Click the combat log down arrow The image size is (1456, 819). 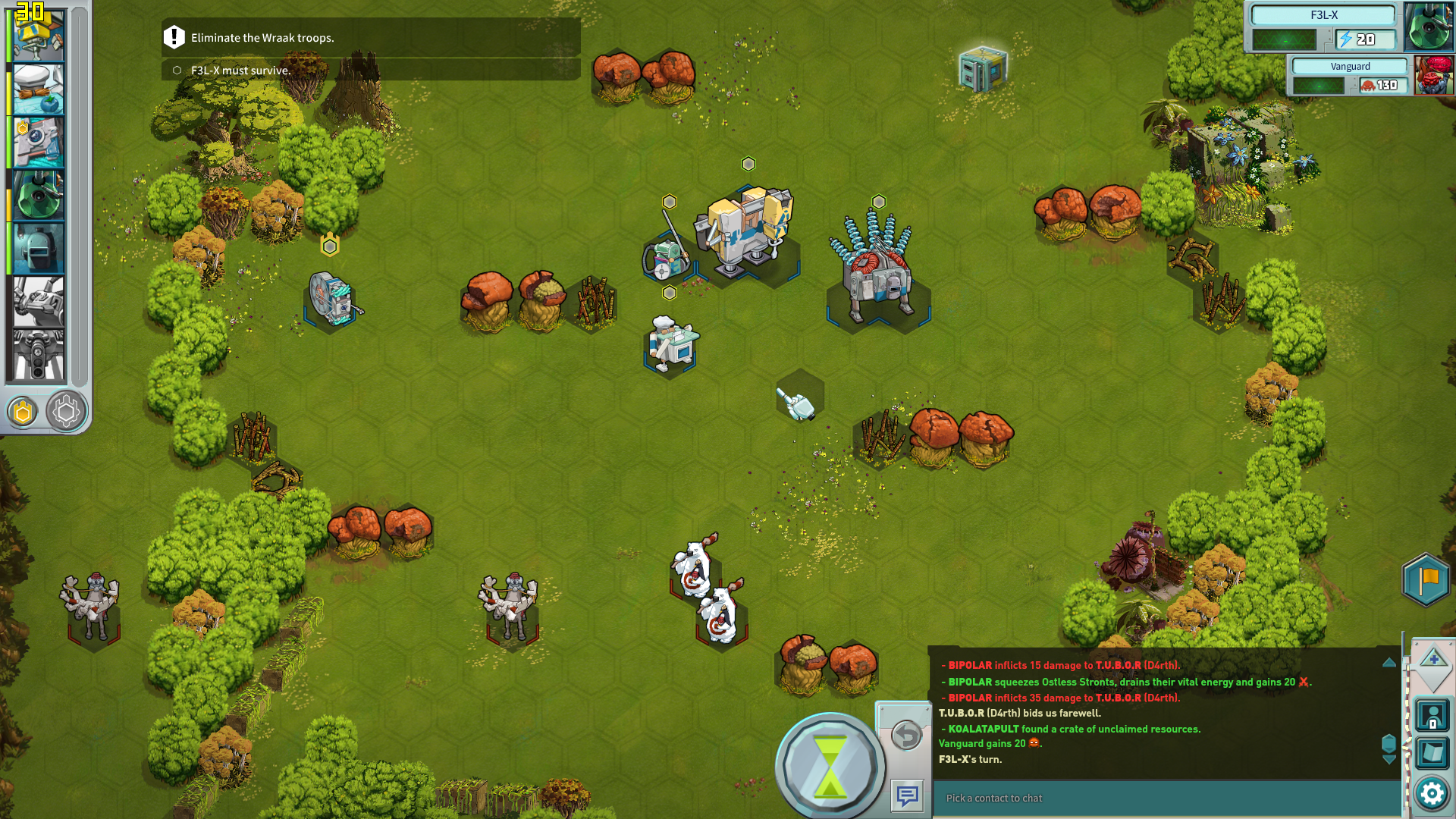tap(1389, 759)
